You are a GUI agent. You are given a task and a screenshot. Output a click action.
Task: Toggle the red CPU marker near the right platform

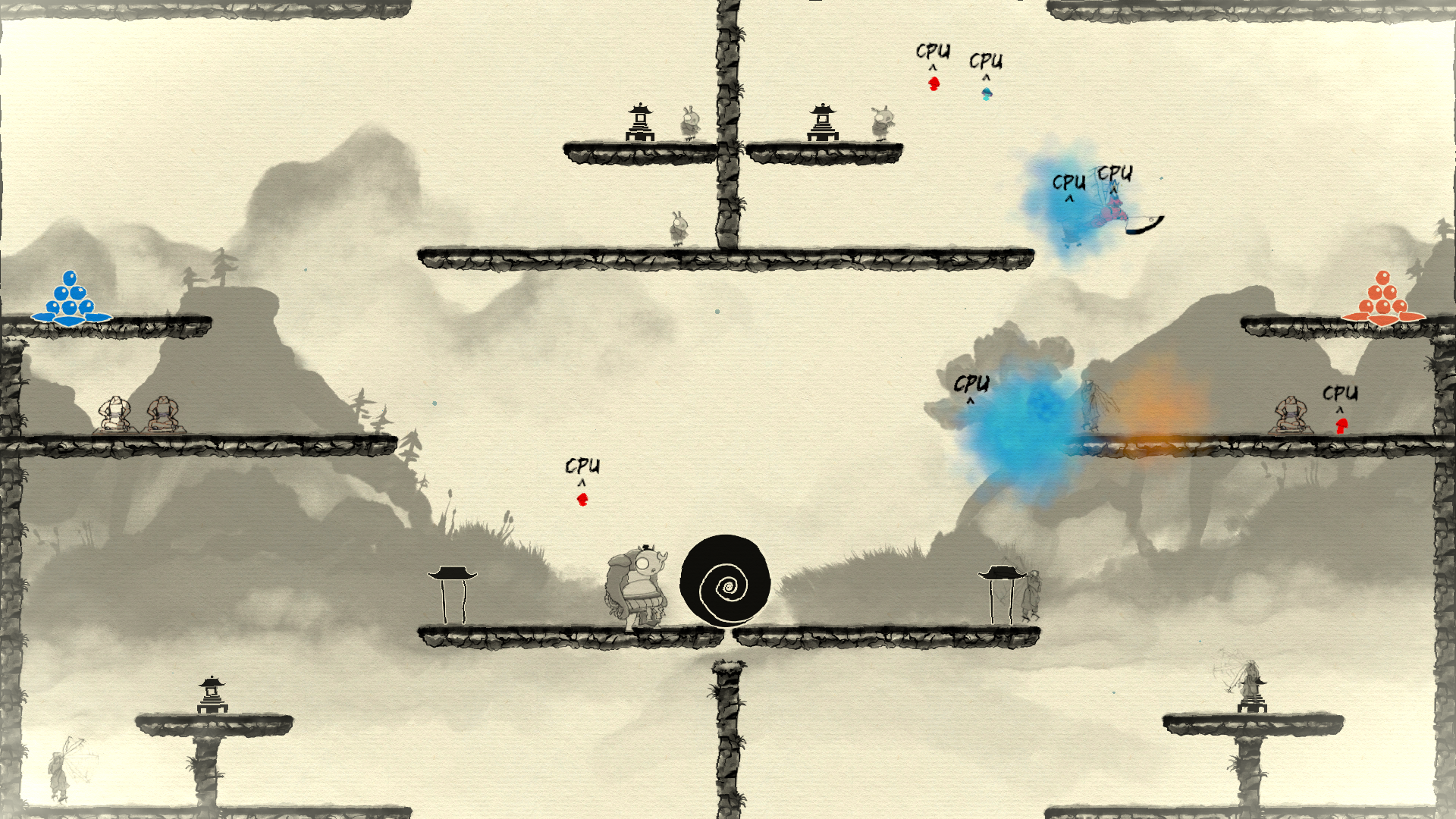coord(1342,425)
